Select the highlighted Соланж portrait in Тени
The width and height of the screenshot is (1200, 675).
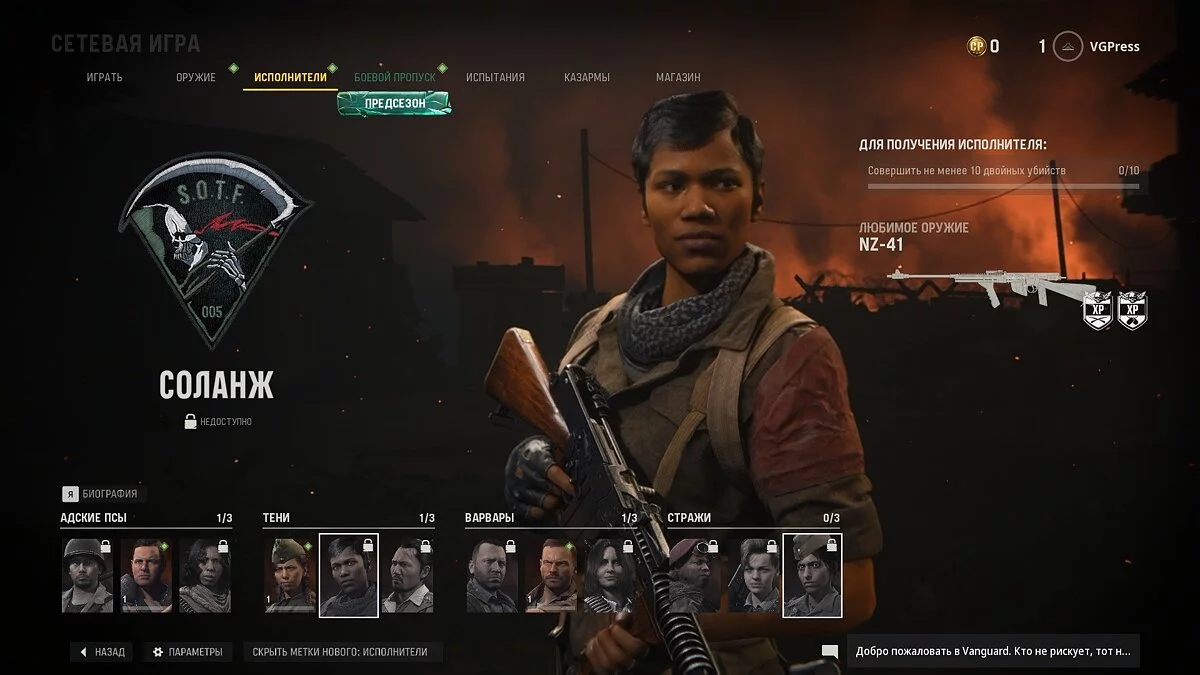(348, 575)
